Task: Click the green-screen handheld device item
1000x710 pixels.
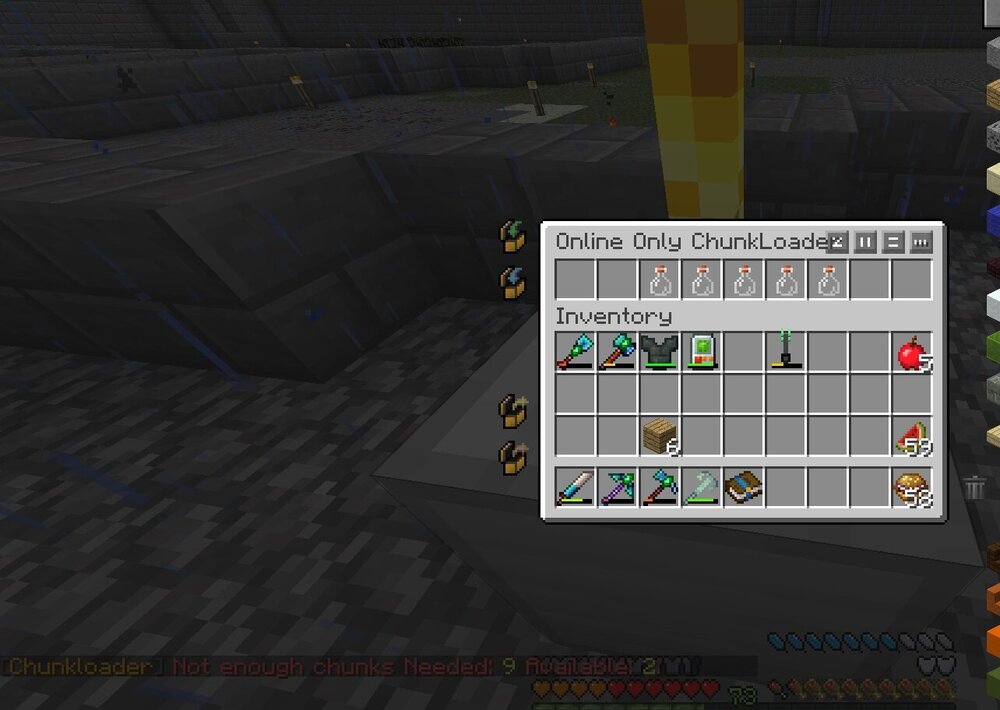Action: click(x=701, y=353)
